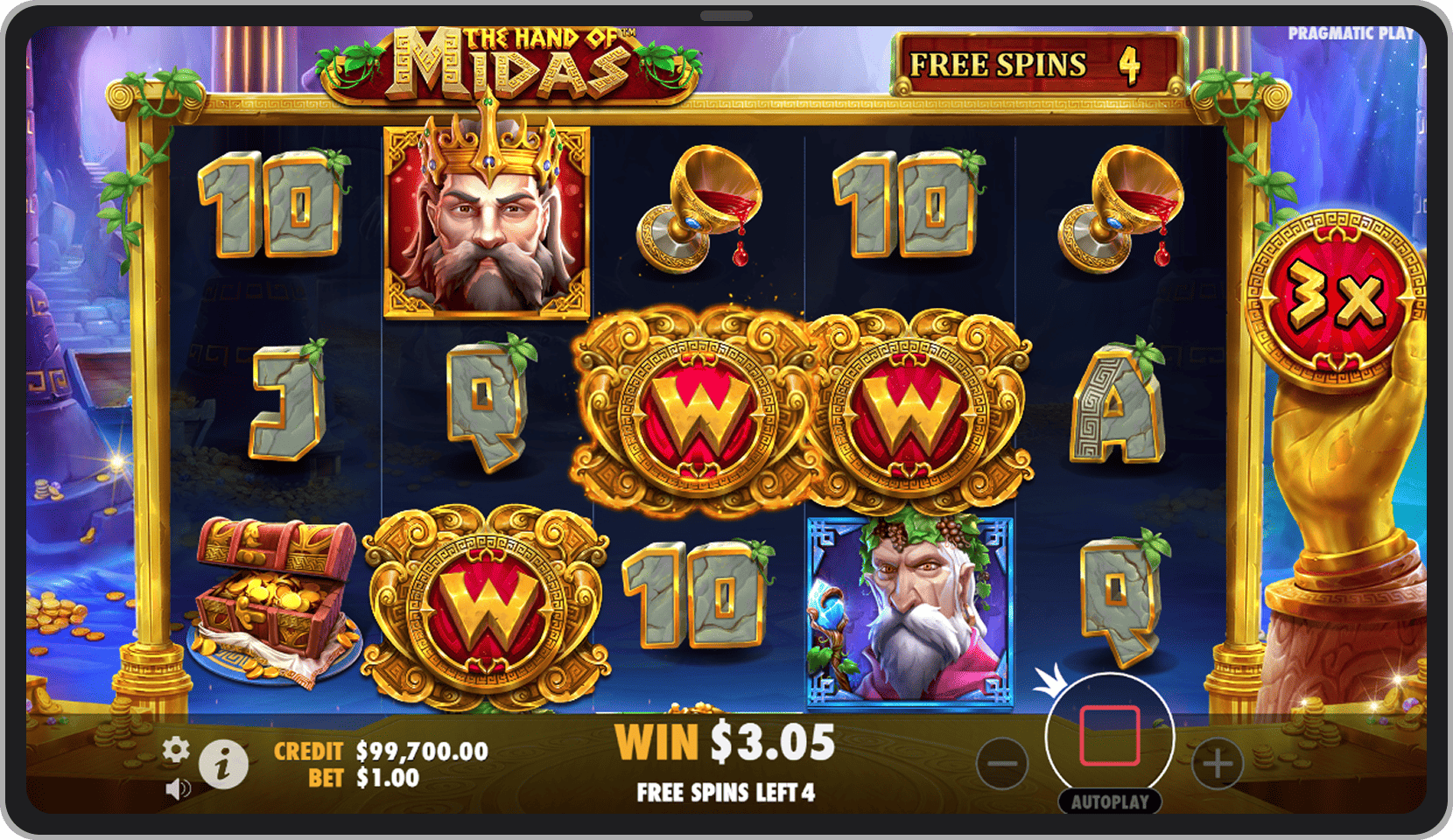
Task: Decrease the bet with minus button
Action: point(1002,763)
